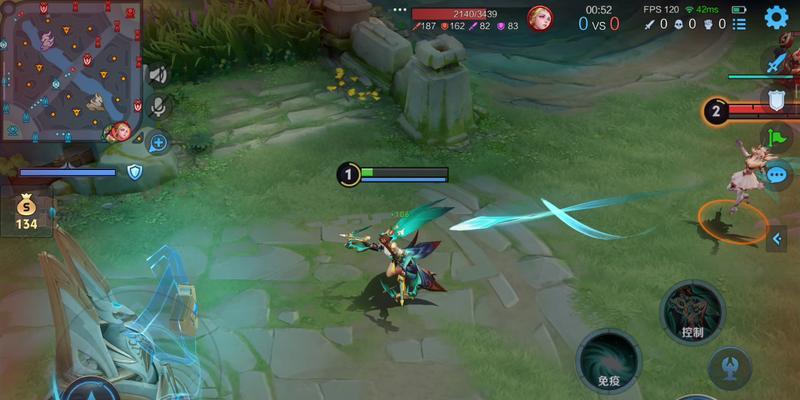Send the green flag rally signal
Viewport: 800px width, 400px height.
coord(777,137)
